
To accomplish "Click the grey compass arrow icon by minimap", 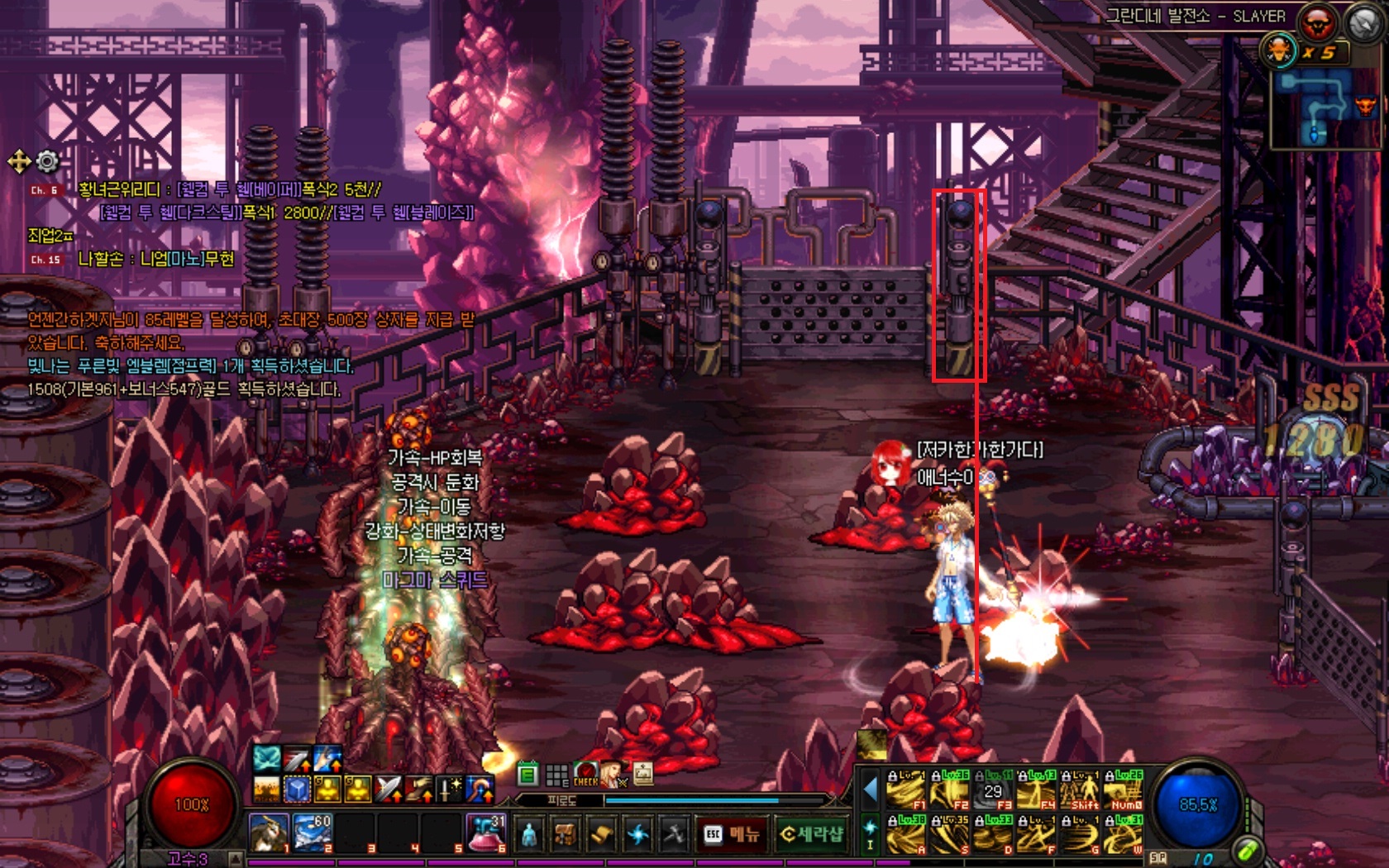I will pyautogui.click(x=1363, y=23).
